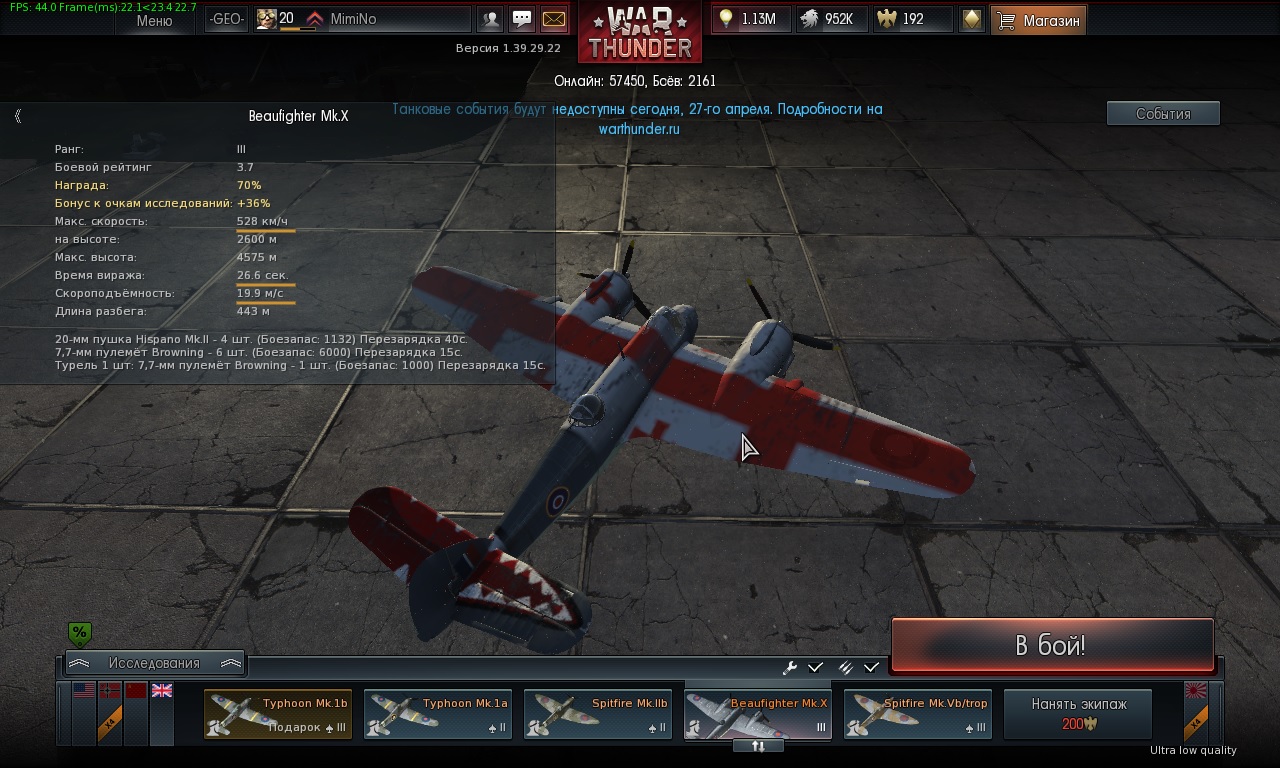
Task: Follow the warthunder.ru news link
Action: (639, 129)
